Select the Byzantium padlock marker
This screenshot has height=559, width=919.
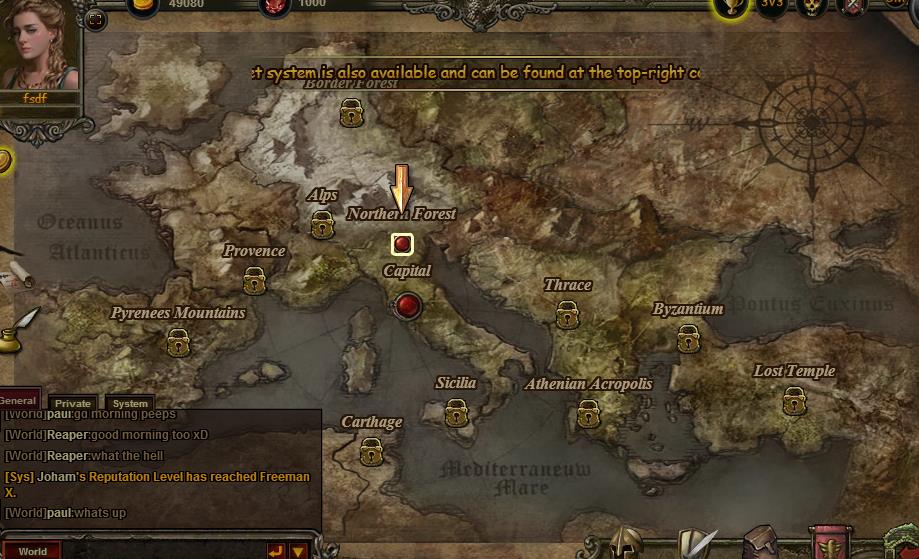coord(688,339)
